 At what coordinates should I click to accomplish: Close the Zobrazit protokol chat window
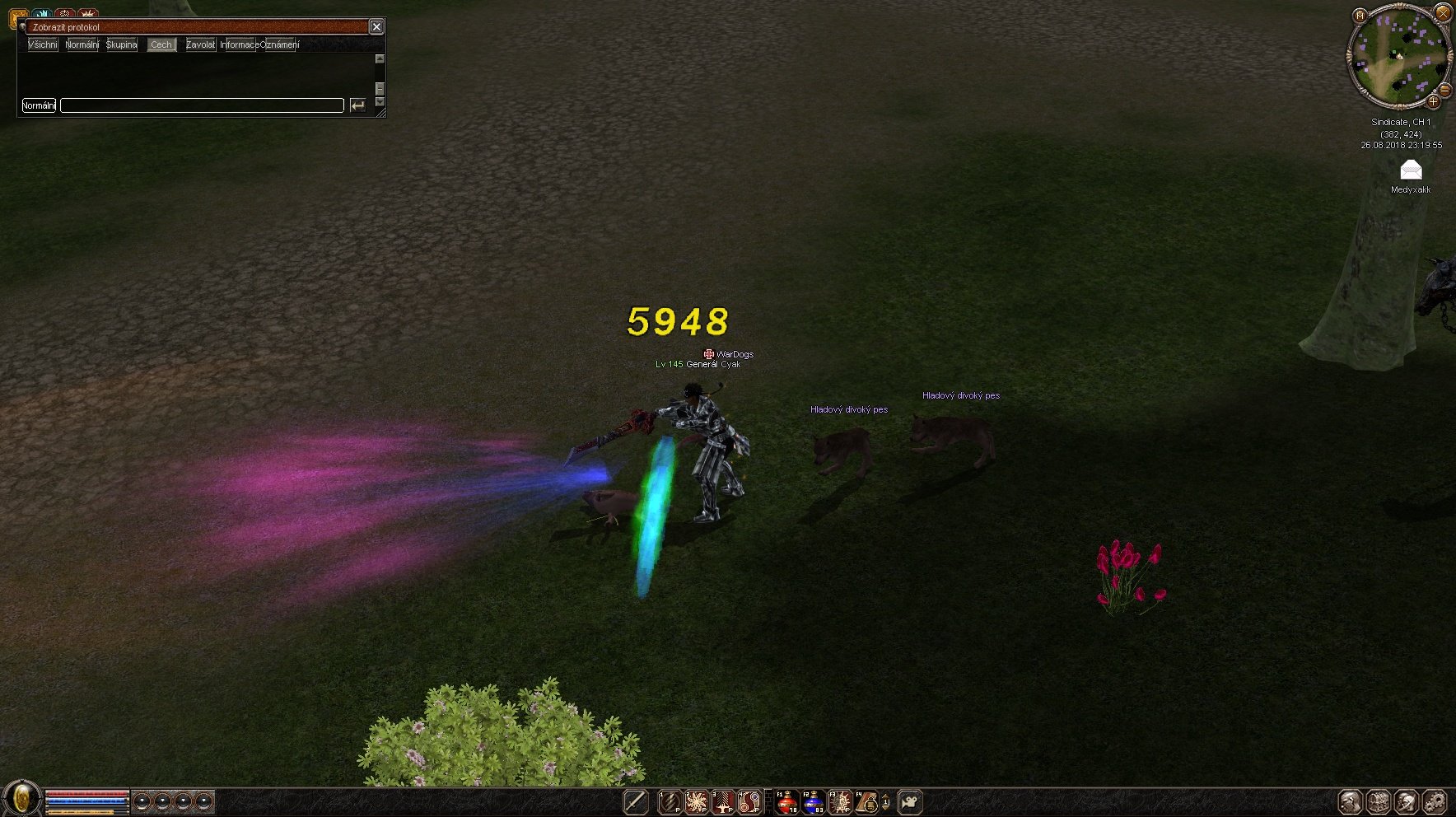pos(376,27)
